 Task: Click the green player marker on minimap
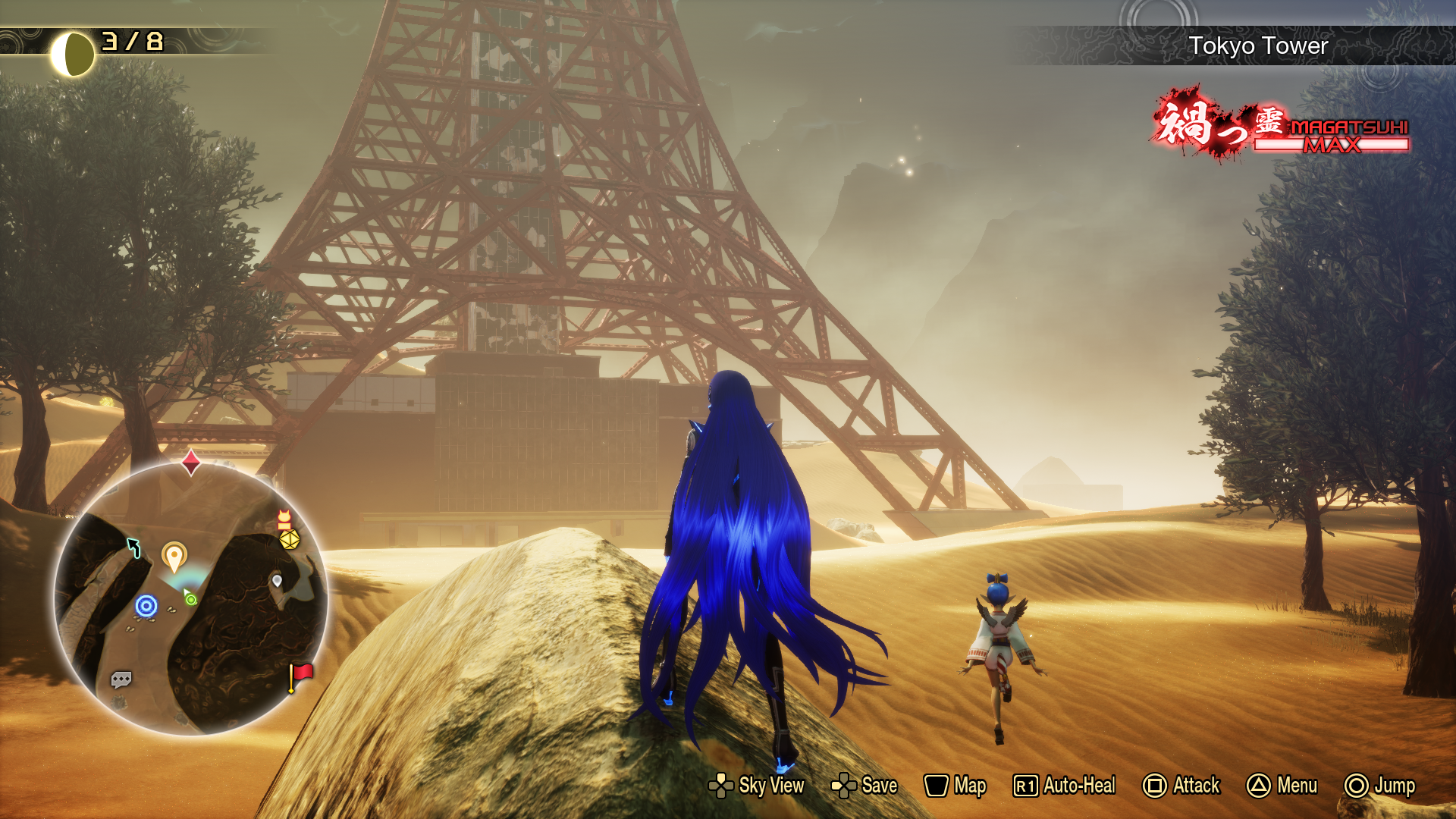click(190, 598)
